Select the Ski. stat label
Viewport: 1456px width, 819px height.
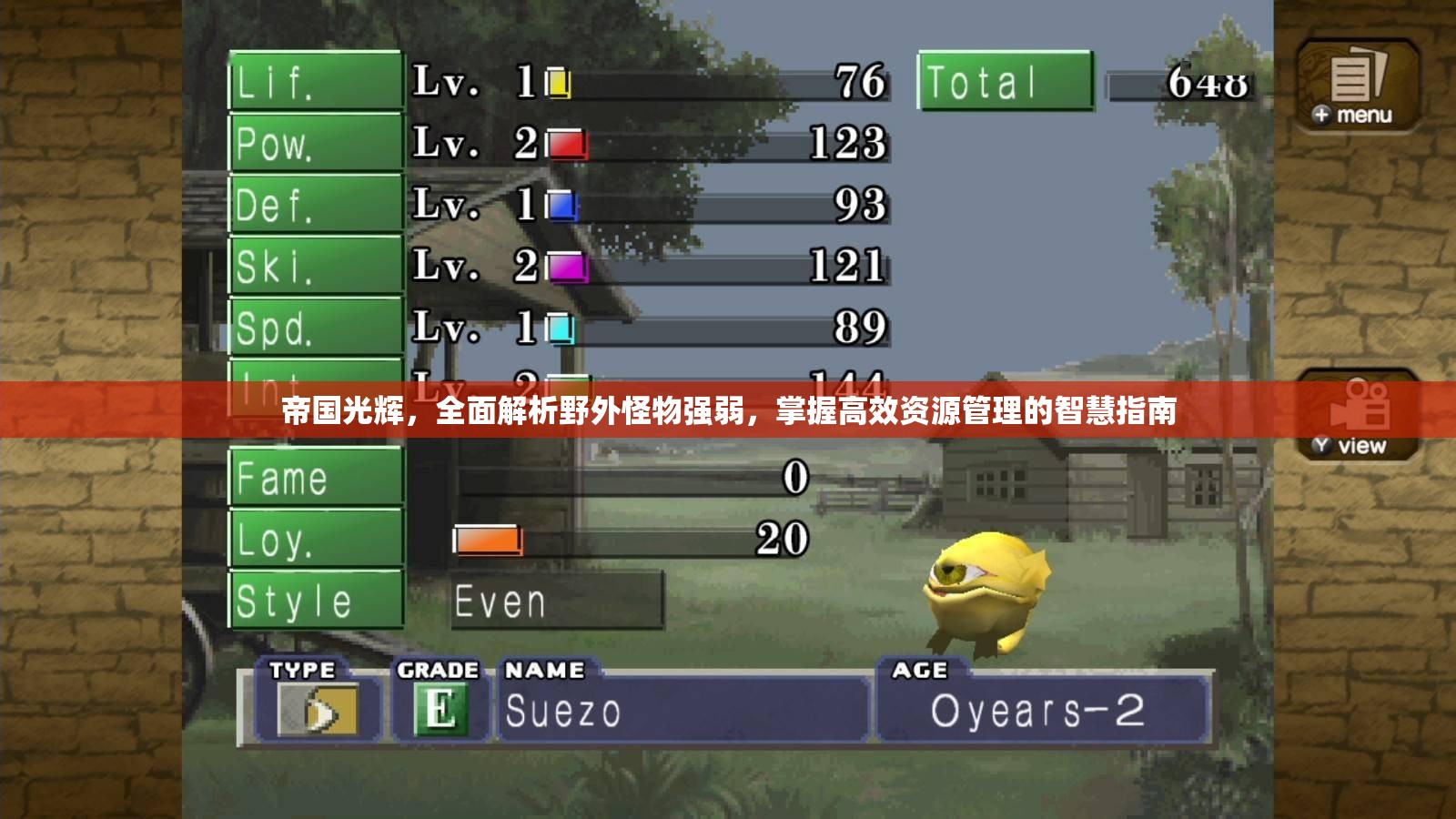pyautogui.click(x=315, y=266)
